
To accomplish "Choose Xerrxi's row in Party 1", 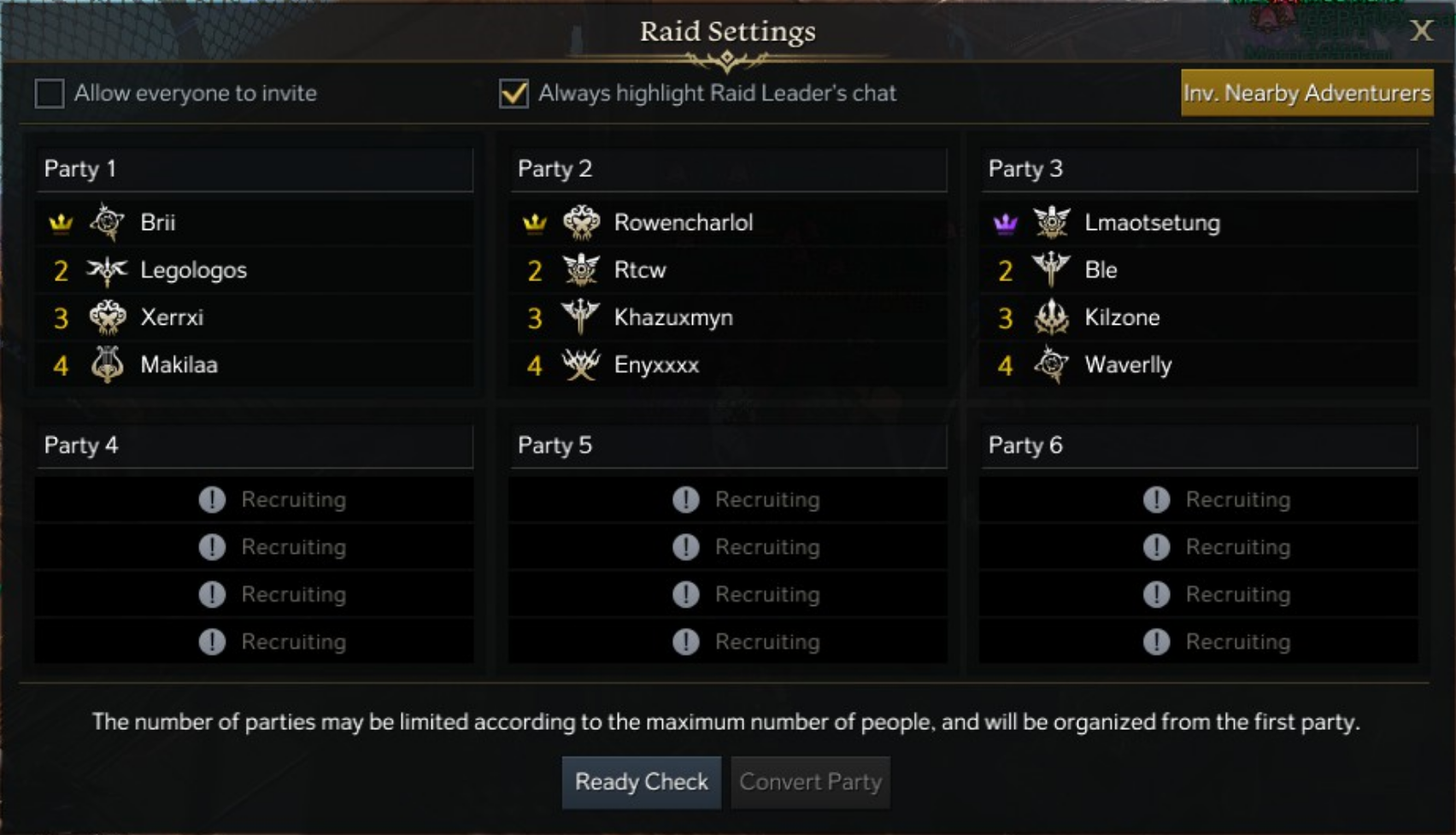I will point(172,318).
